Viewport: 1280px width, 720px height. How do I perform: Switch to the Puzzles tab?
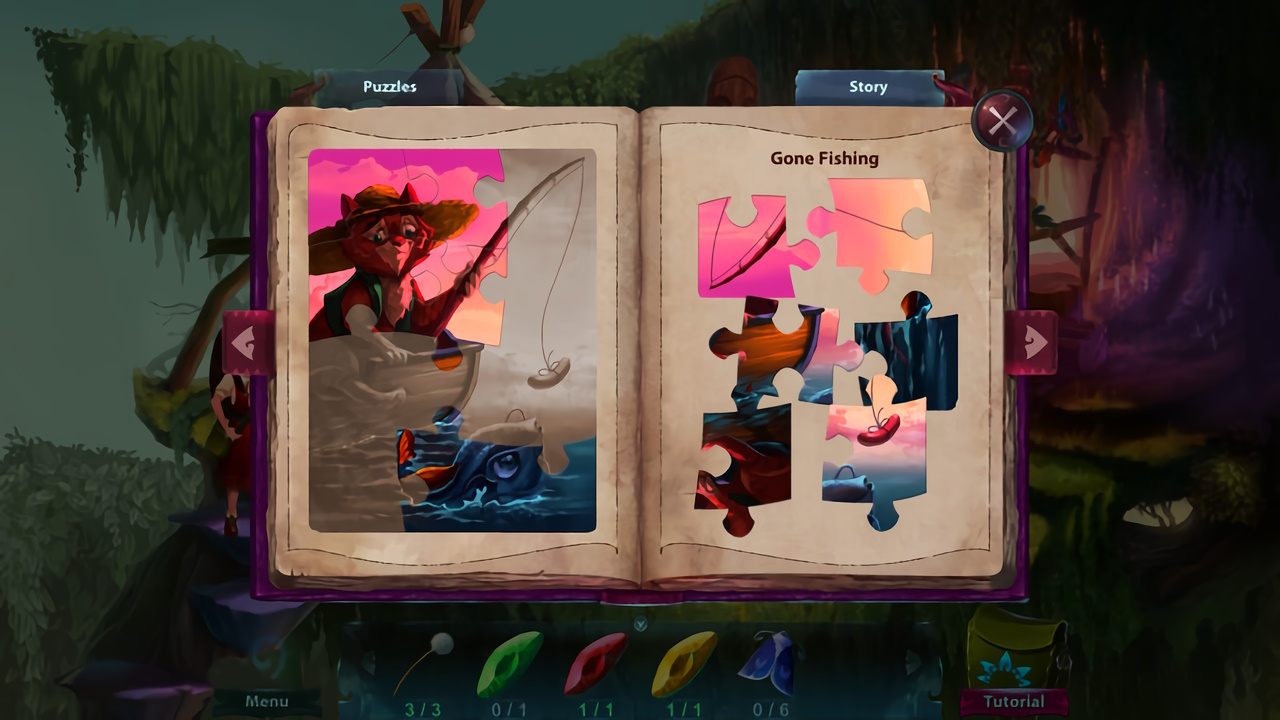click(388, 87)
